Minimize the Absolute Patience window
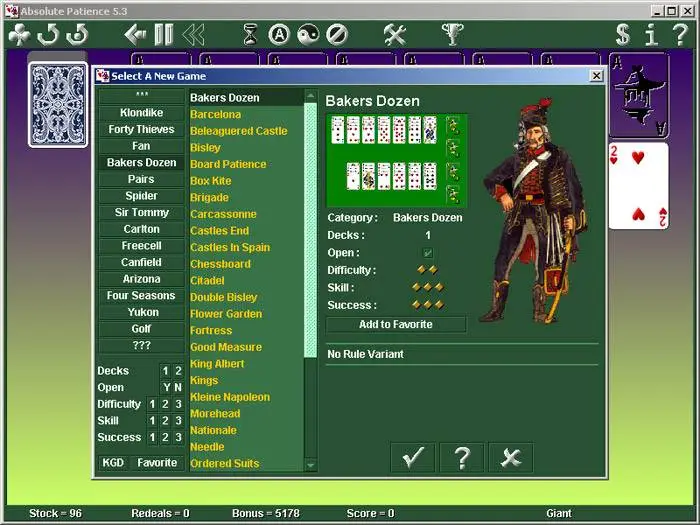 [x=656, y=10]
